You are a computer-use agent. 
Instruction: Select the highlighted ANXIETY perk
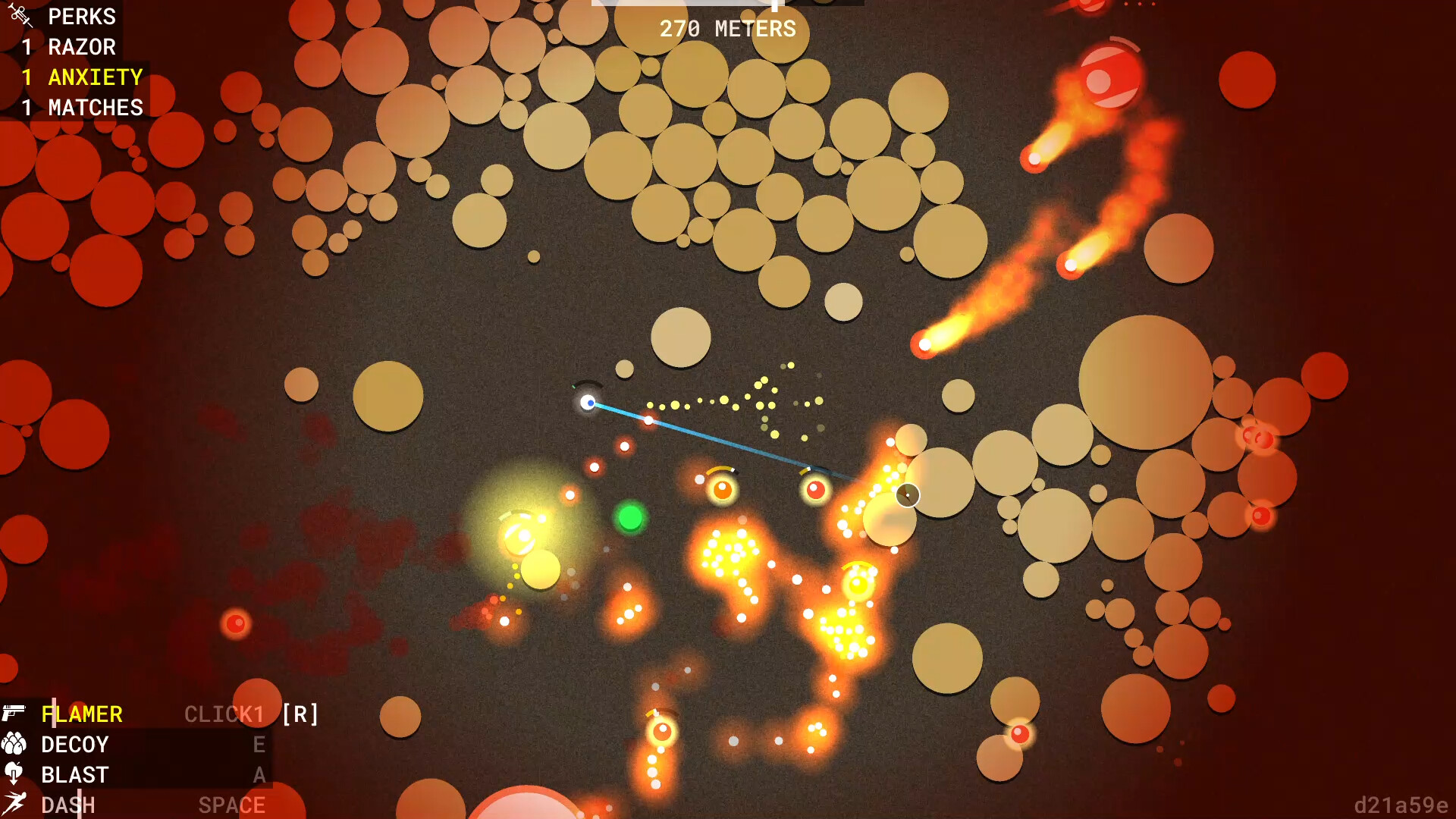point(95,77)
